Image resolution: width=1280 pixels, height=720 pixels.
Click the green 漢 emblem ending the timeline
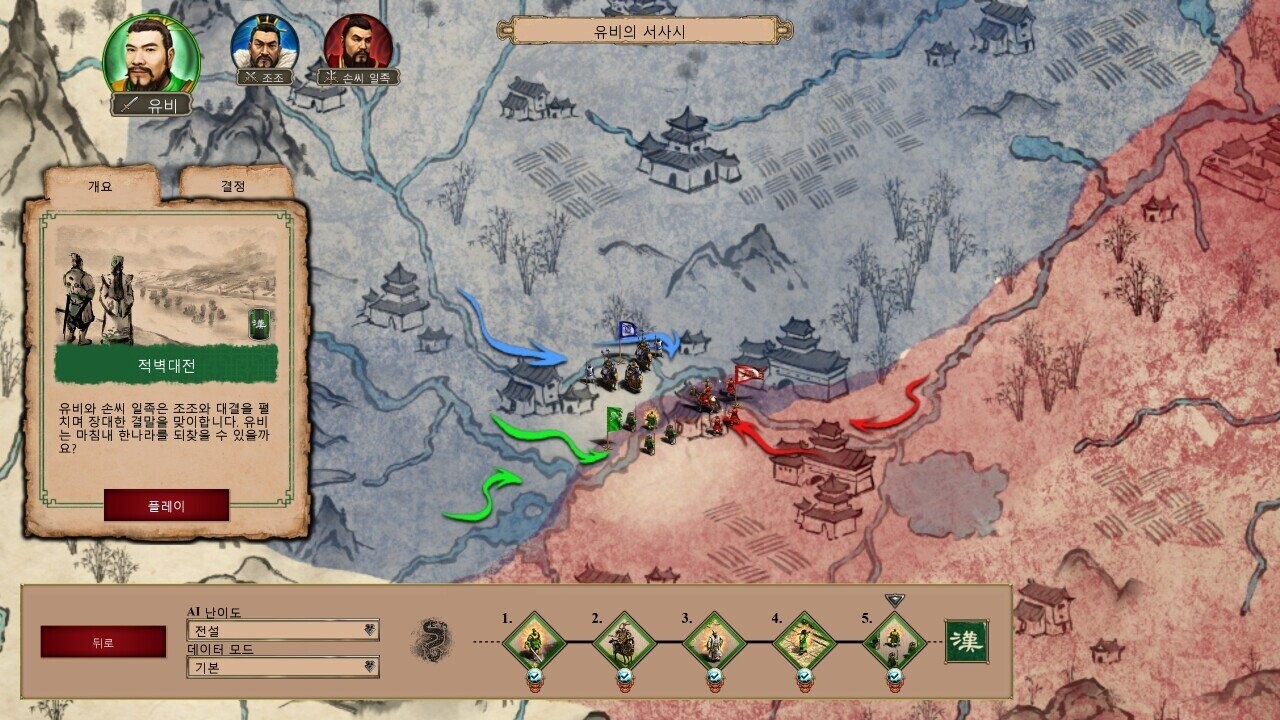[x=966, y=641]
